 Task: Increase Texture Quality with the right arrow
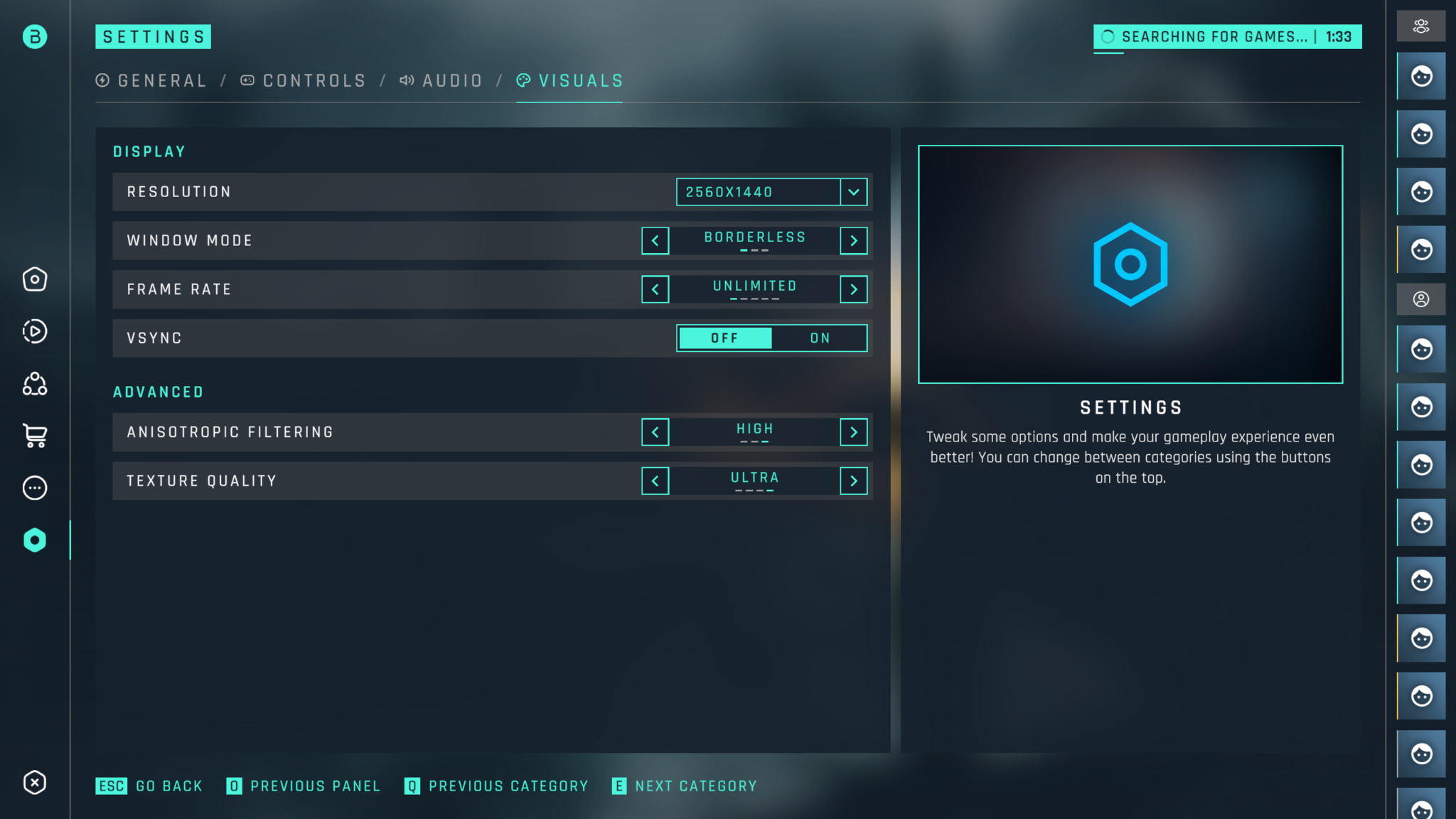pyautogui.click(x=854, y=481)
